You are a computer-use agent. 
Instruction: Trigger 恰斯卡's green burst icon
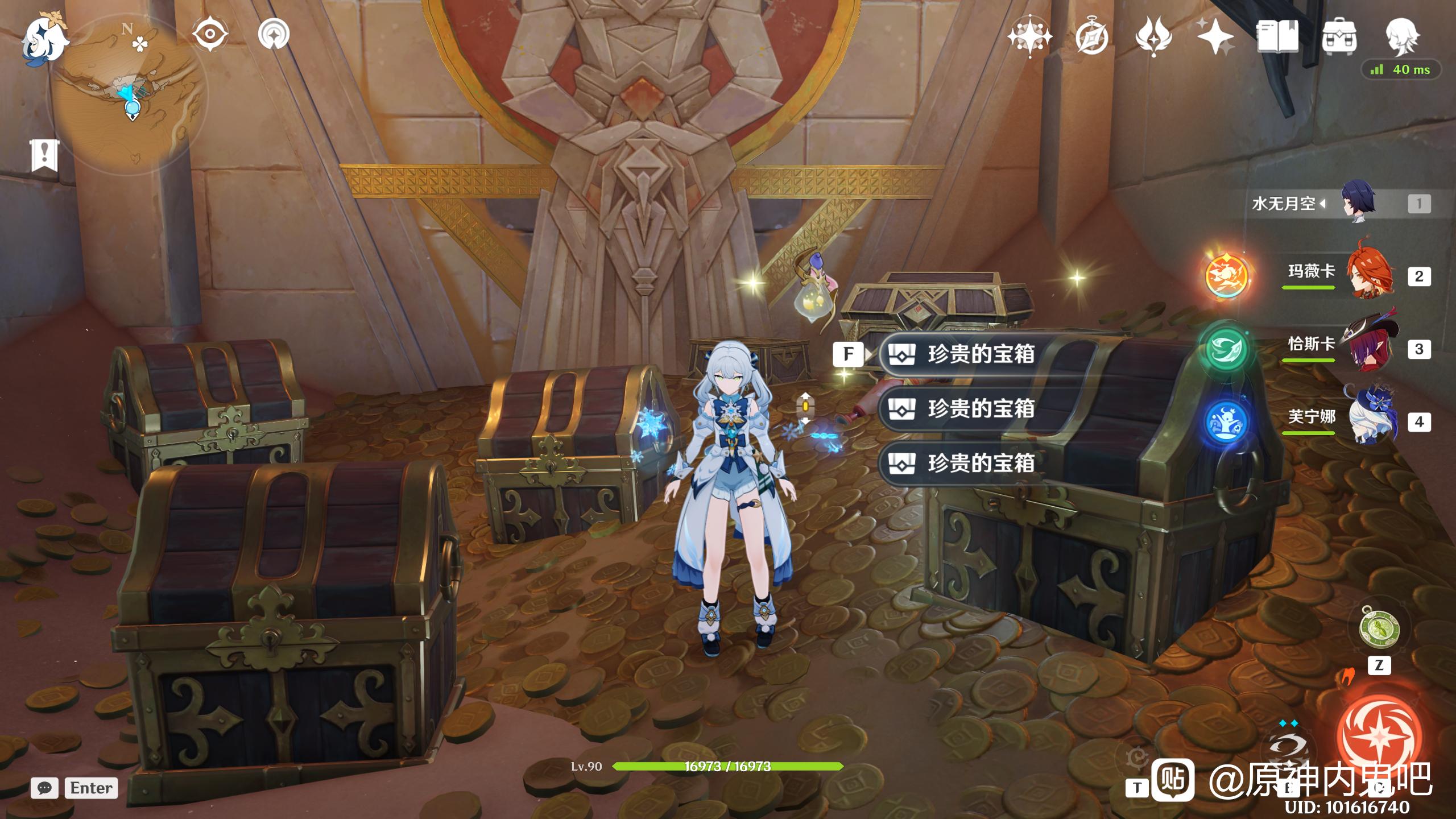[1226, 349]
